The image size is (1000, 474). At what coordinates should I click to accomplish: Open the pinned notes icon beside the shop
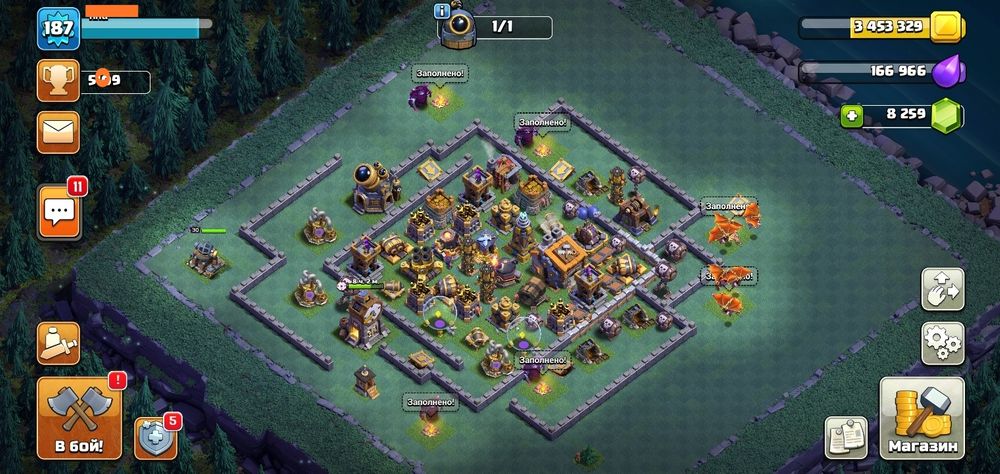coord(845,437)
